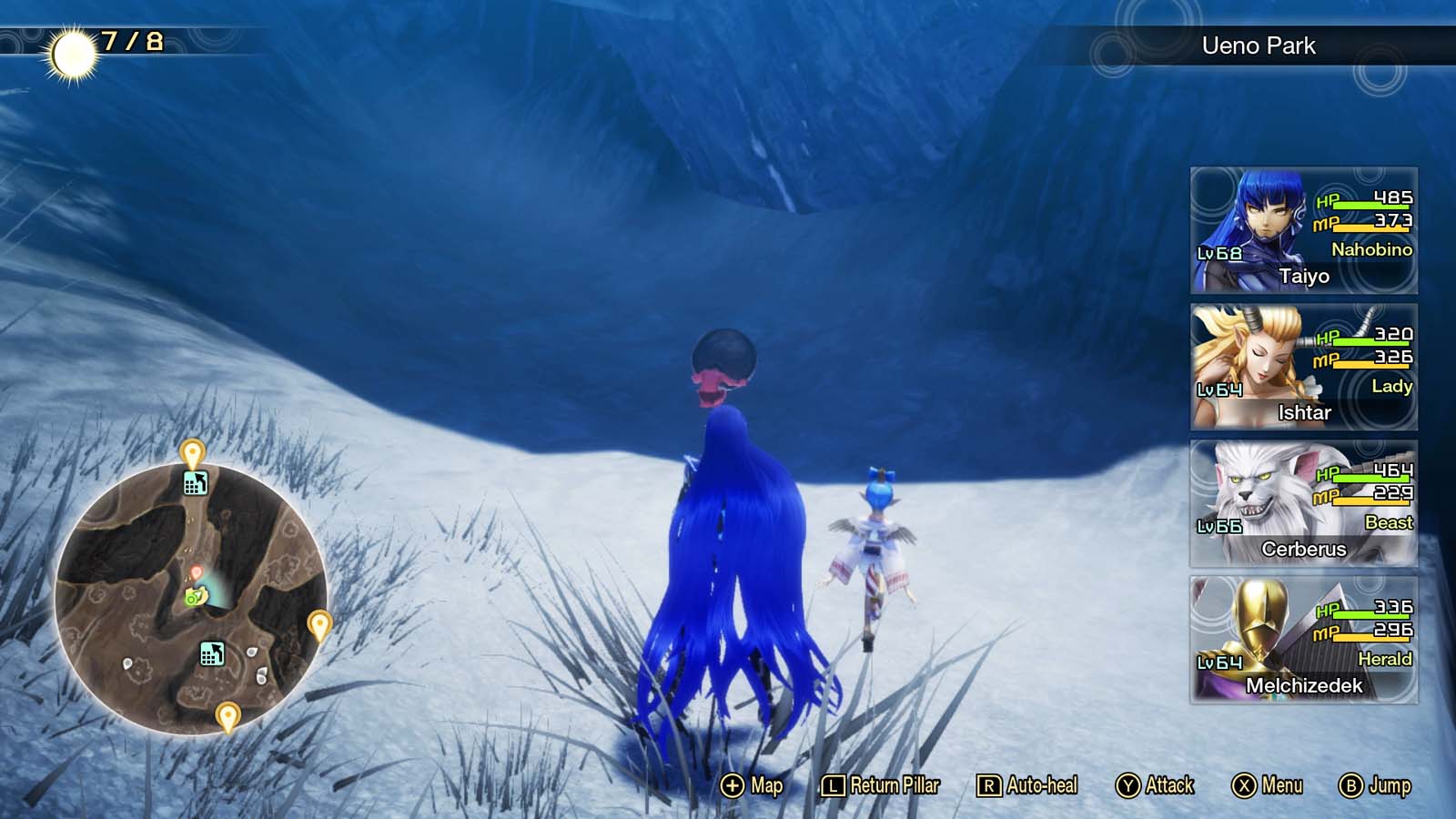Select the lower building-exit icon on the minimap
Viewport: 1456px width, 819px height.
coord(212,652)
